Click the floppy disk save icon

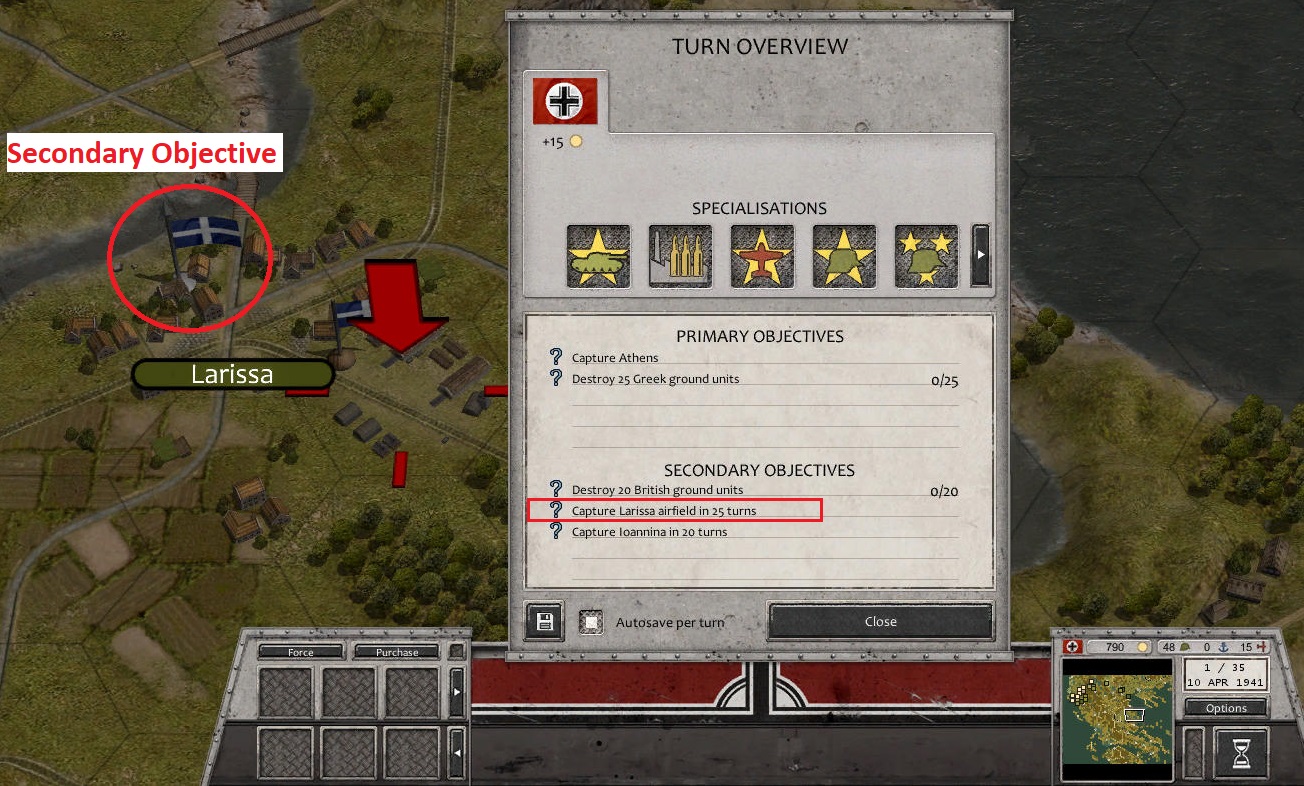click(543, 621)
